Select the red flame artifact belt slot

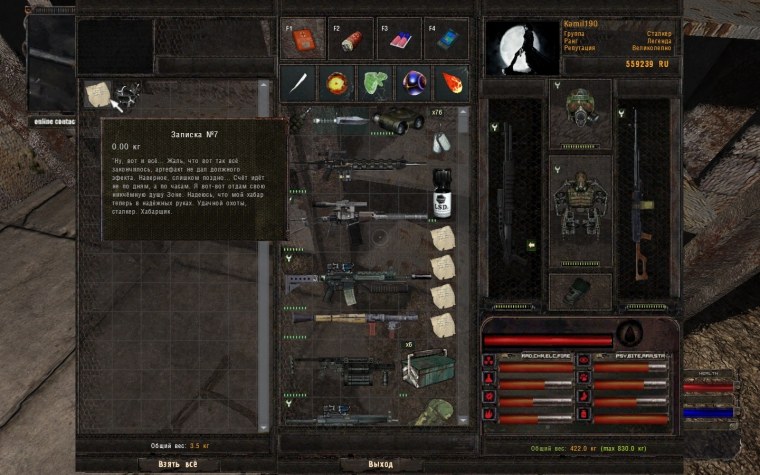[x=450, y=83]
